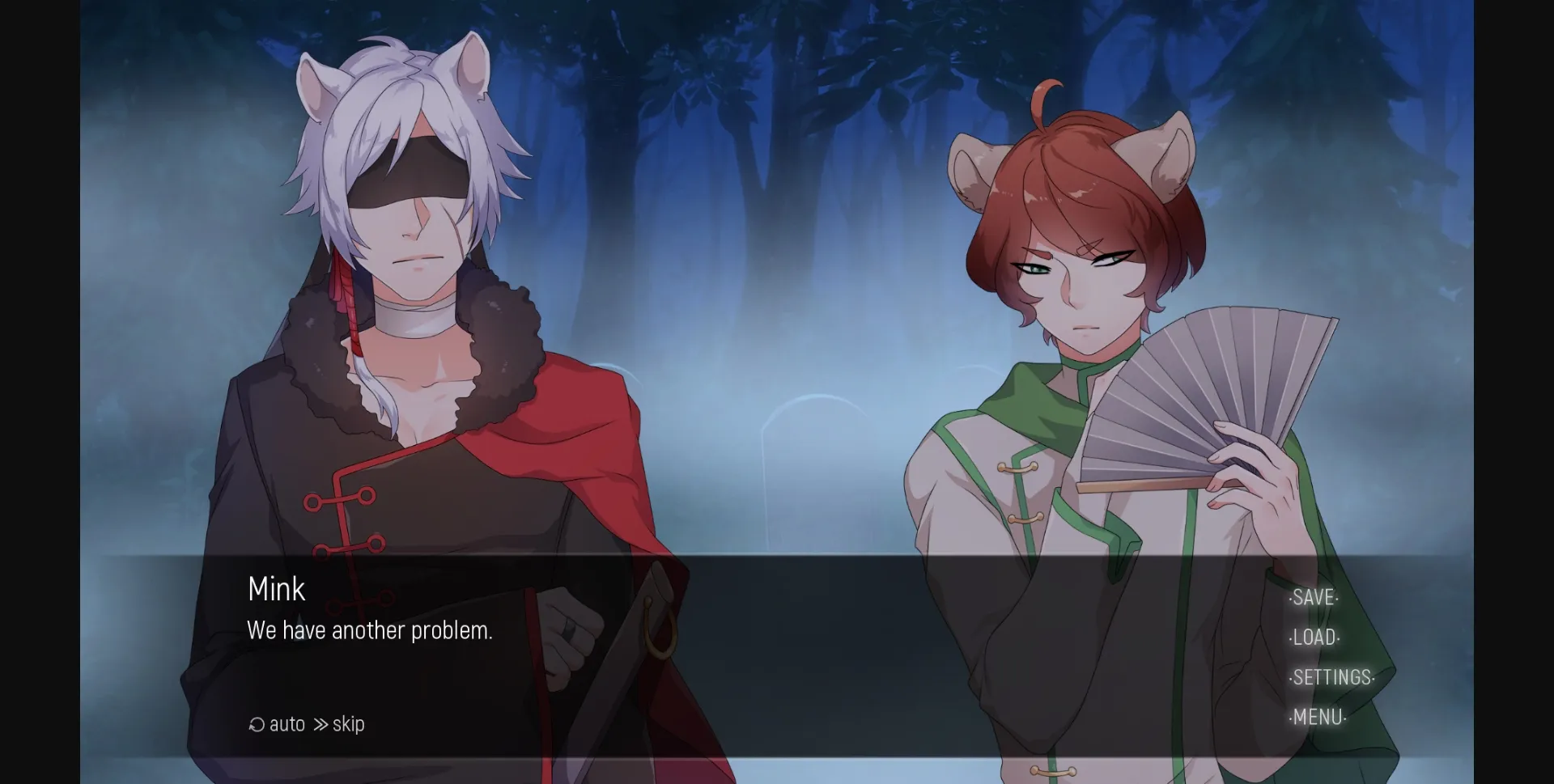The image size is (1554, 784).
Task: Click the Mink name label
Action: (275, 589)
